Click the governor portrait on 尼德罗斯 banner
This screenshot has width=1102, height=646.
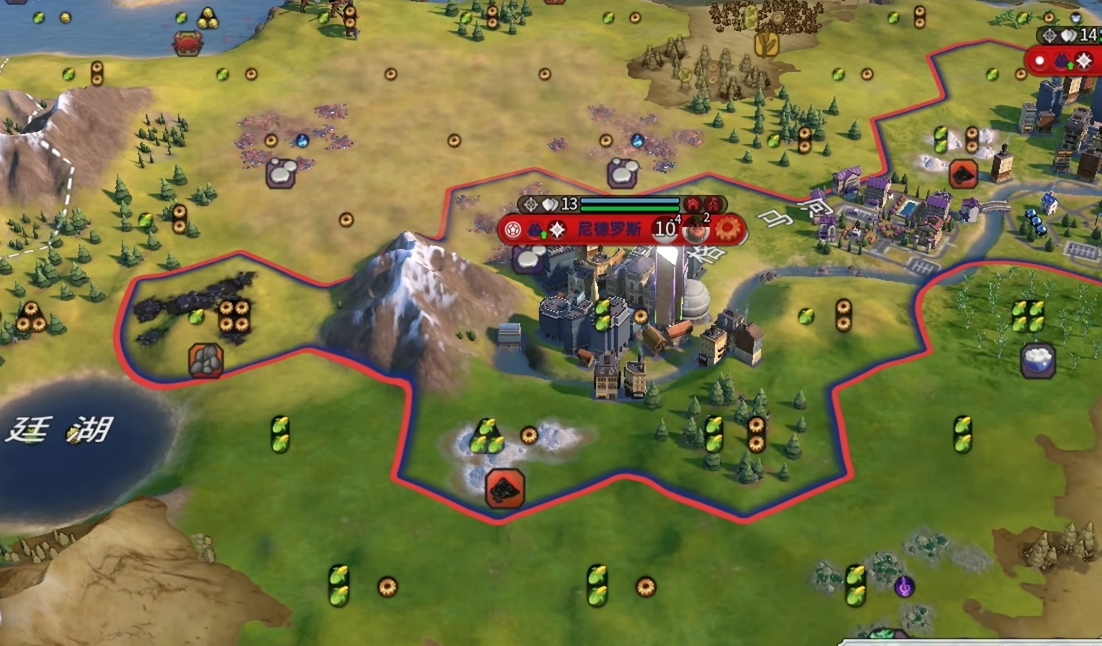click(696, 229)
